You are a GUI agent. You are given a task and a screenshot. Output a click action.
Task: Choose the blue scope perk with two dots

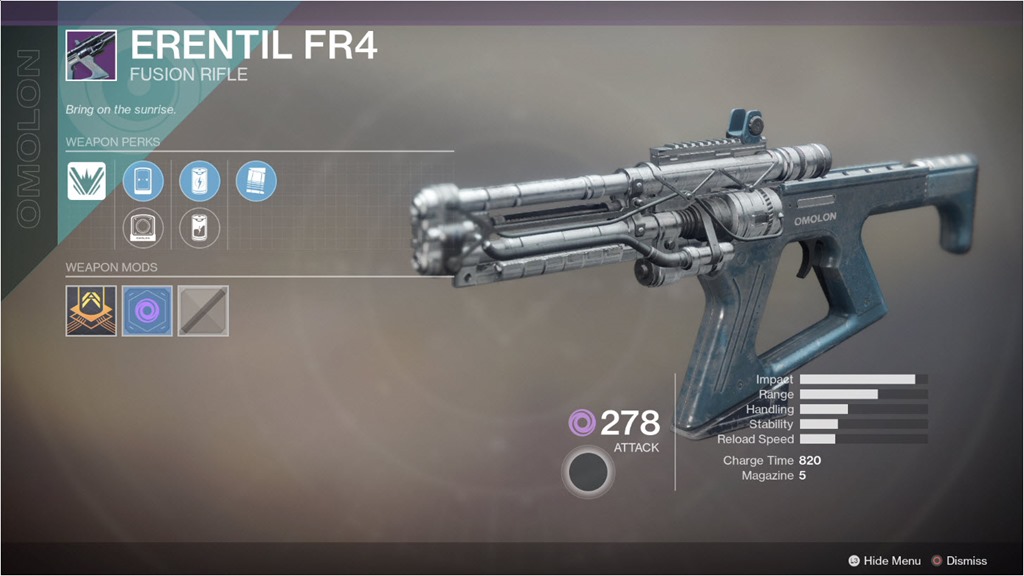click(x=143, y=181)
